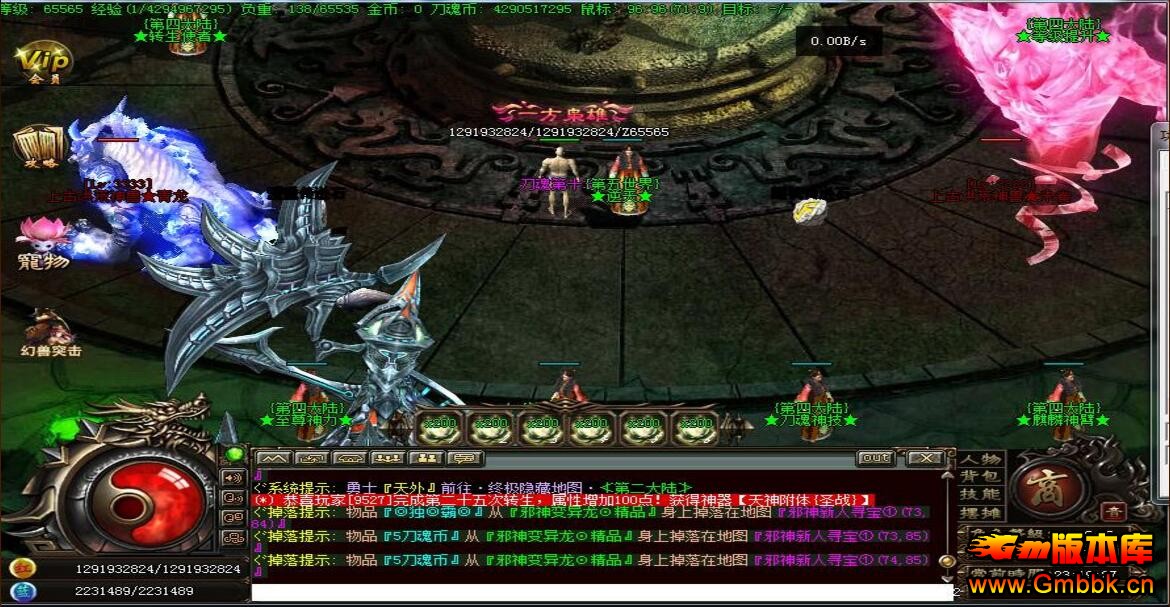The width and height of the screenshot is (1170, 607).
Task: Click the chat scrollbar's down arrow
Action: click(x=948, y=578)
